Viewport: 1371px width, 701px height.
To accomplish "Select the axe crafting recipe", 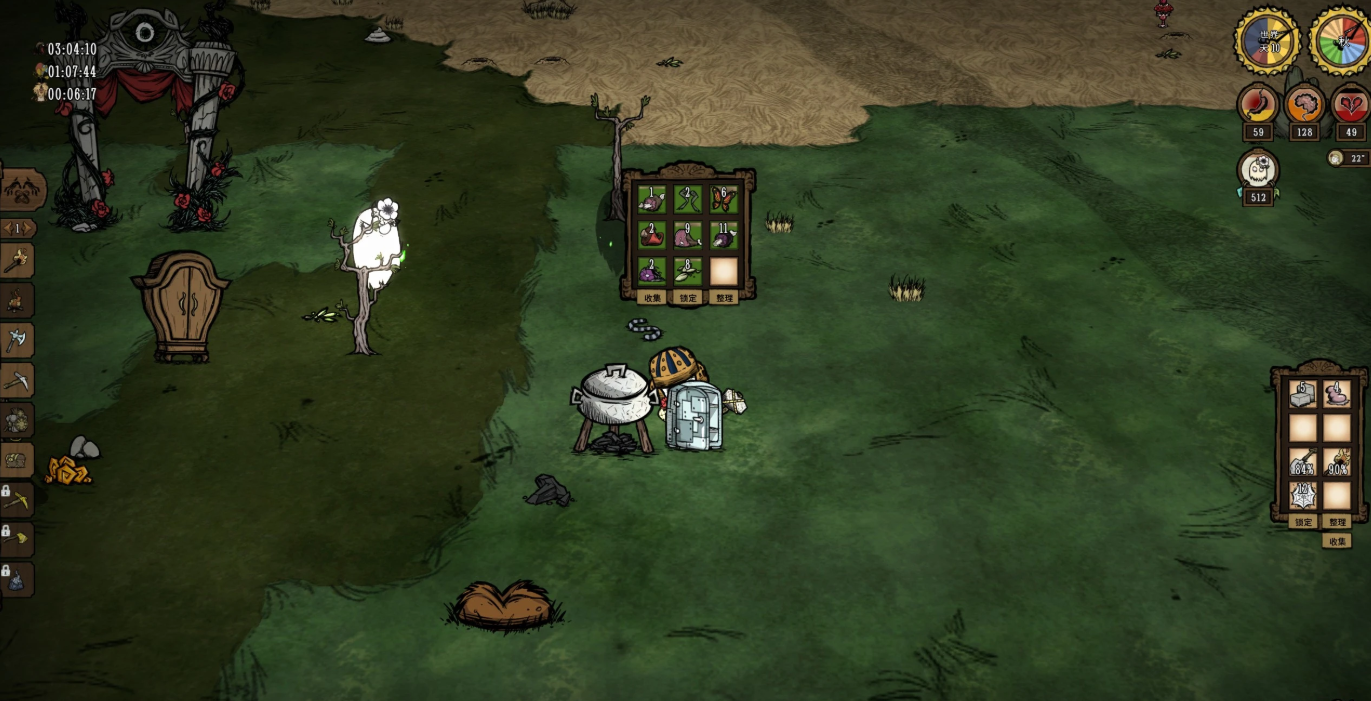I will point(17,341).
